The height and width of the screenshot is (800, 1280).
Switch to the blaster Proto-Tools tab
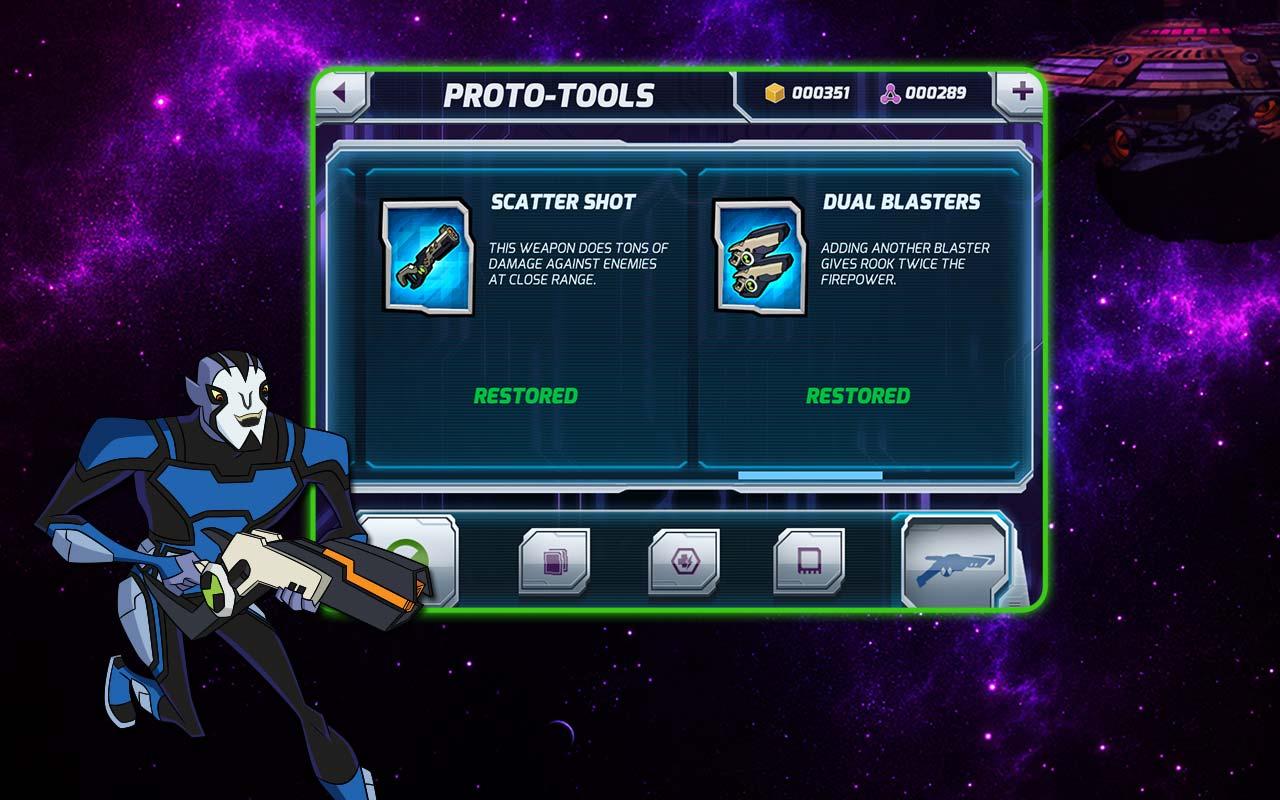(x=957, y=563)
